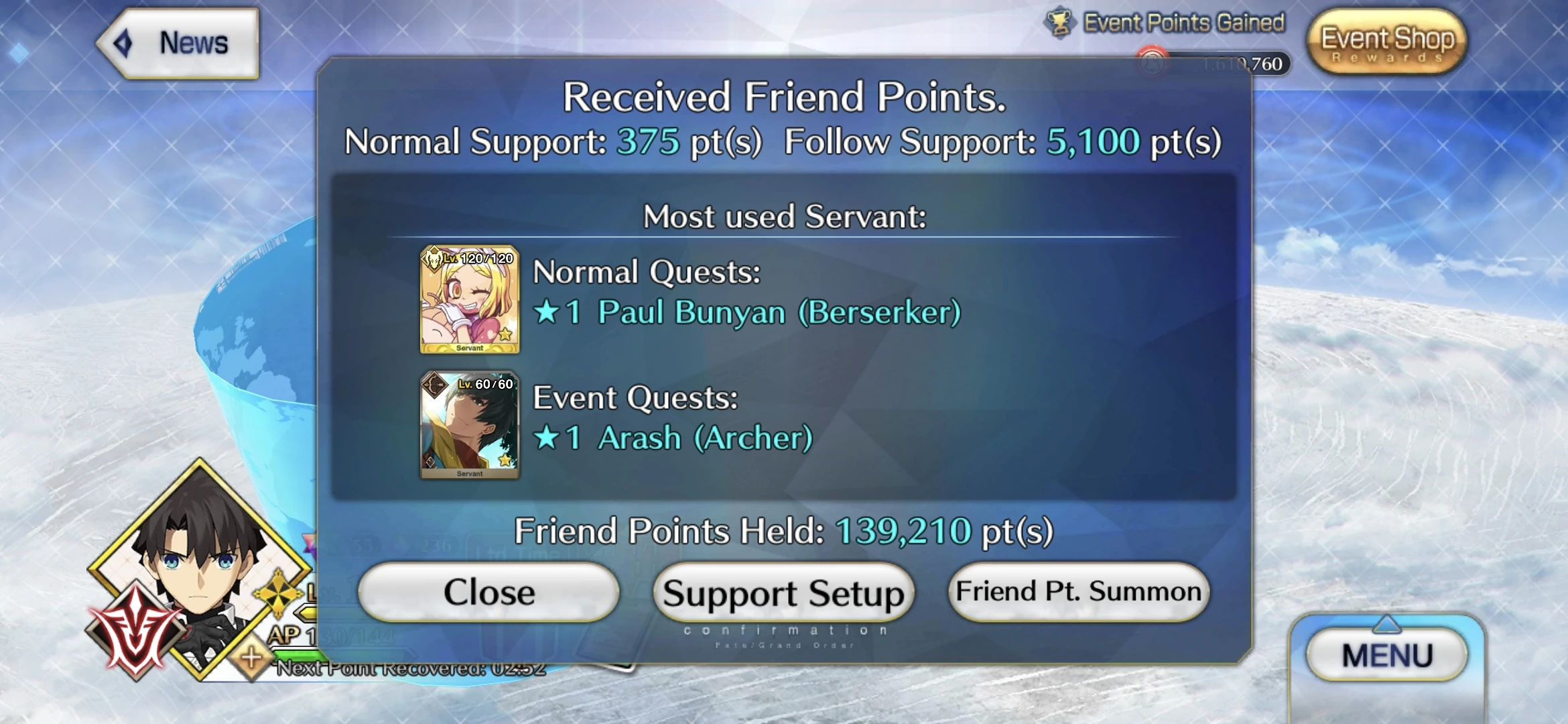Open the Arash servant thumbnail

(x=470, y=424)
